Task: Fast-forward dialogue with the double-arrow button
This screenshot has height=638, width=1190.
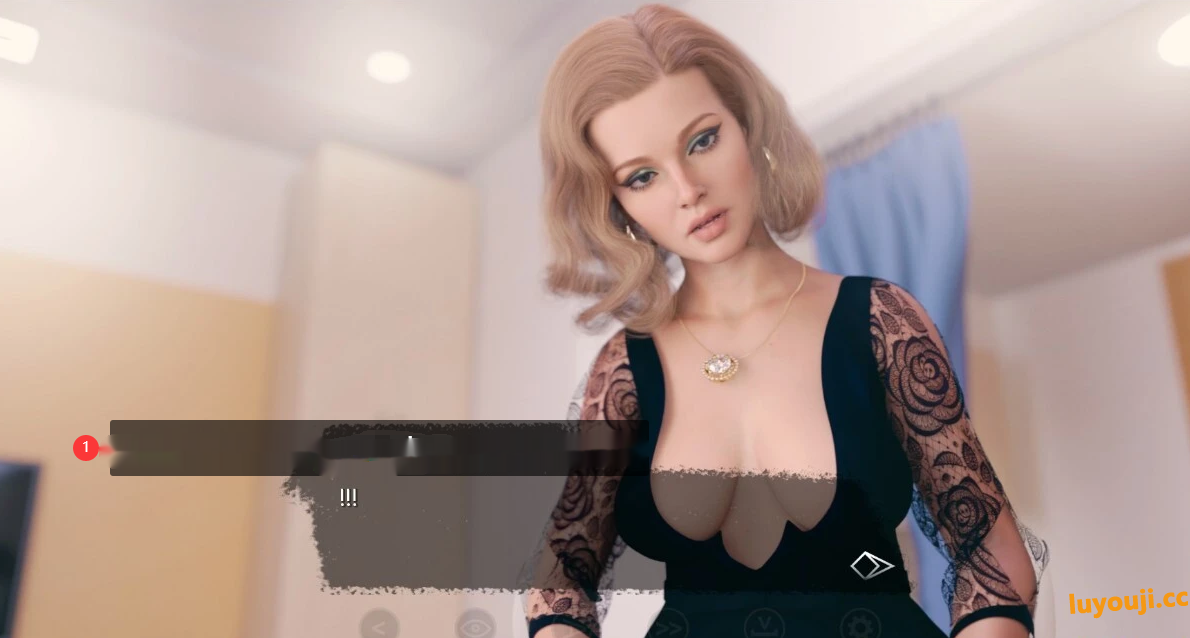Action: (x=669, y=626)
